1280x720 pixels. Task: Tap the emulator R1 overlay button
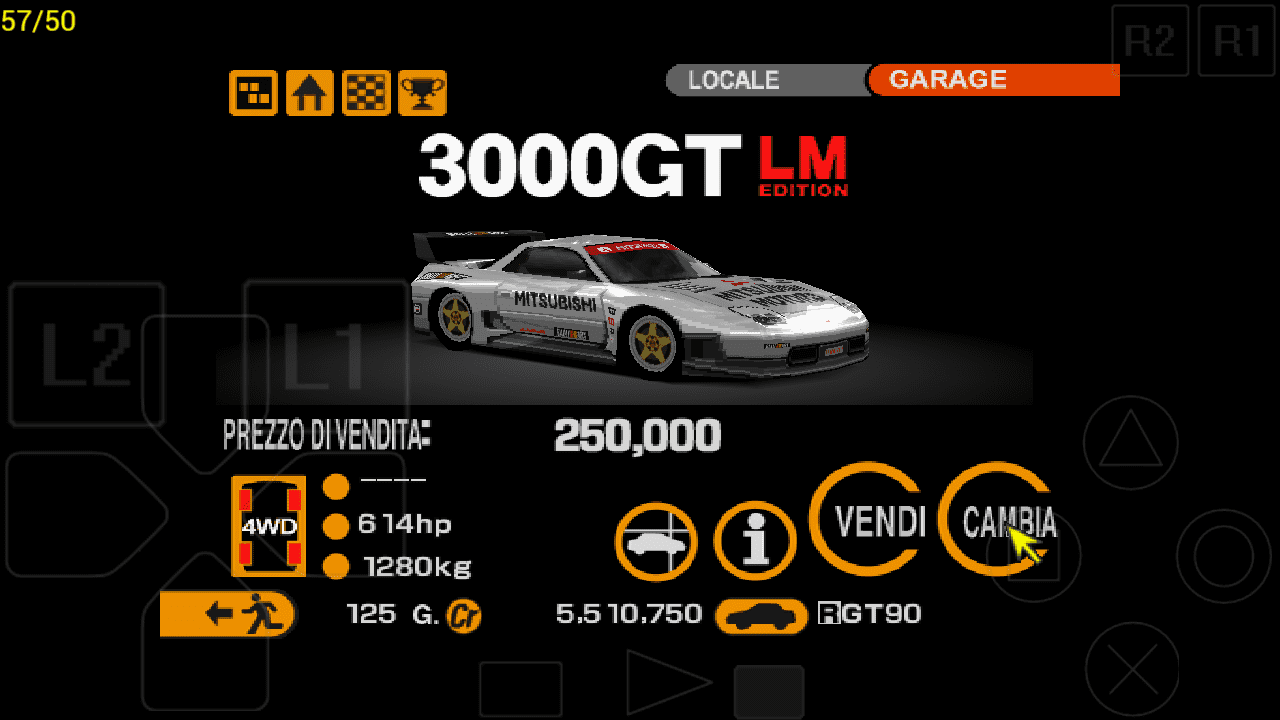[x=1235, y=41]
